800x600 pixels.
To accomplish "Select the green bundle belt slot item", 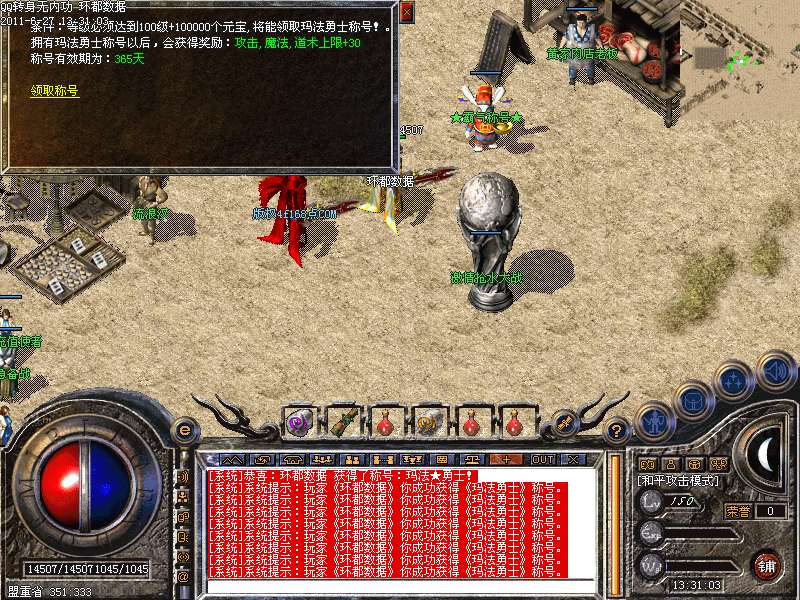I will coord(343,423).
